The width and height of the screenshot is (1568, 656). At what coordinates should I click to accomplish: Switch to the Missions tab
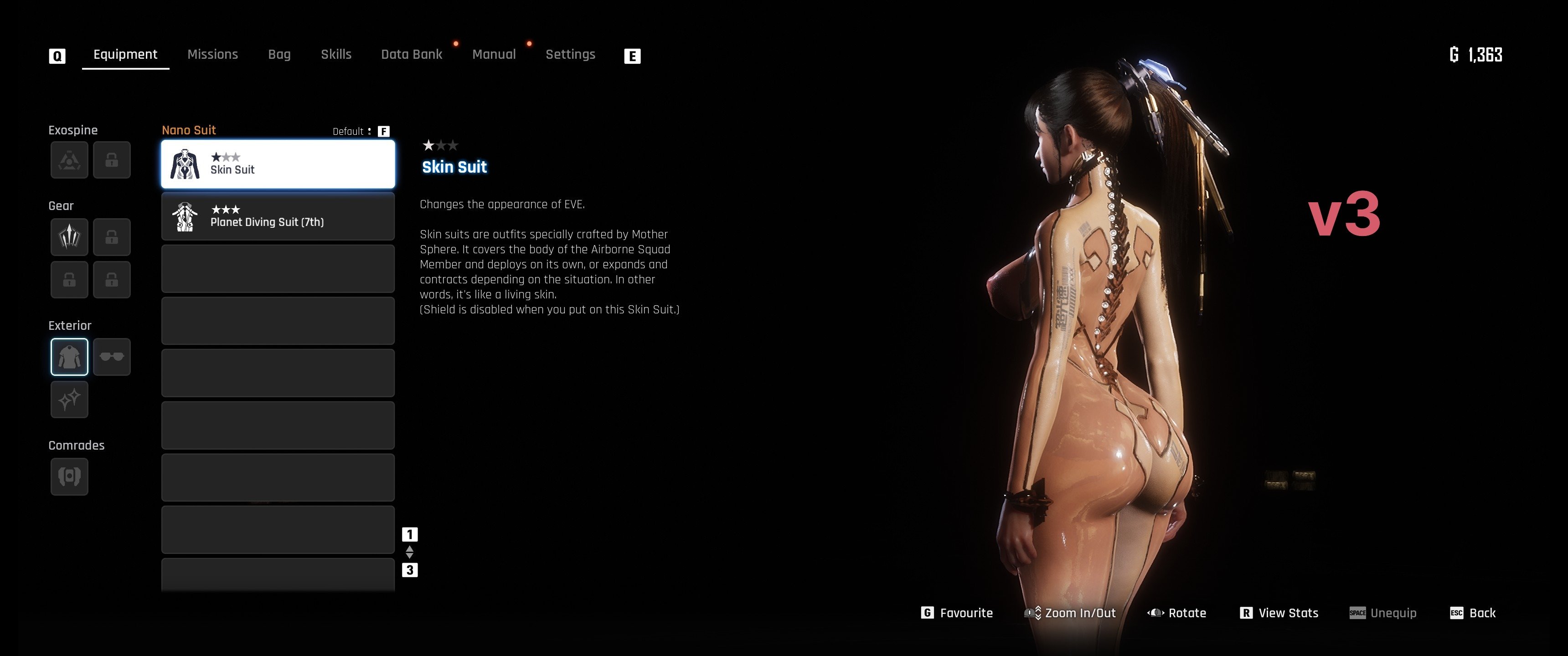(212, 54)
